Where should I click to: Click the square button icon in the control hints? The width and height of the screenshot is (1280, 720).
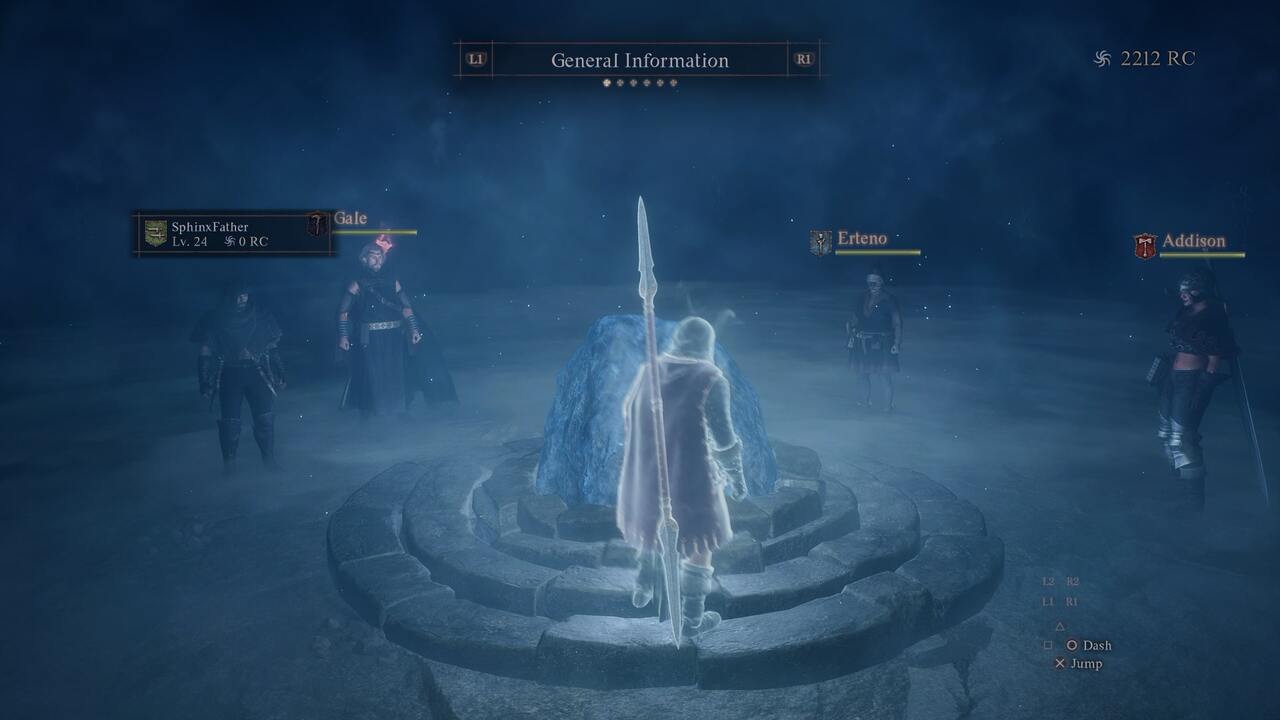coord(1047,644)
